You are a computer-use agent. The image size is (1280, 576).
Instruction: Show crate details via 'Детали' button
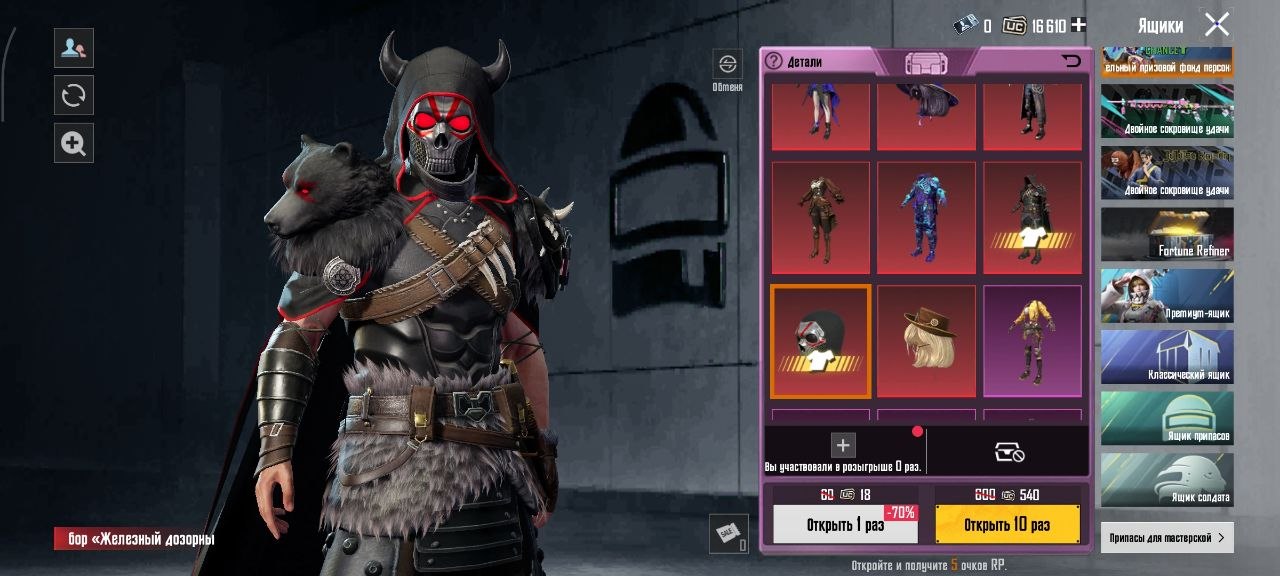pos(795,62)
